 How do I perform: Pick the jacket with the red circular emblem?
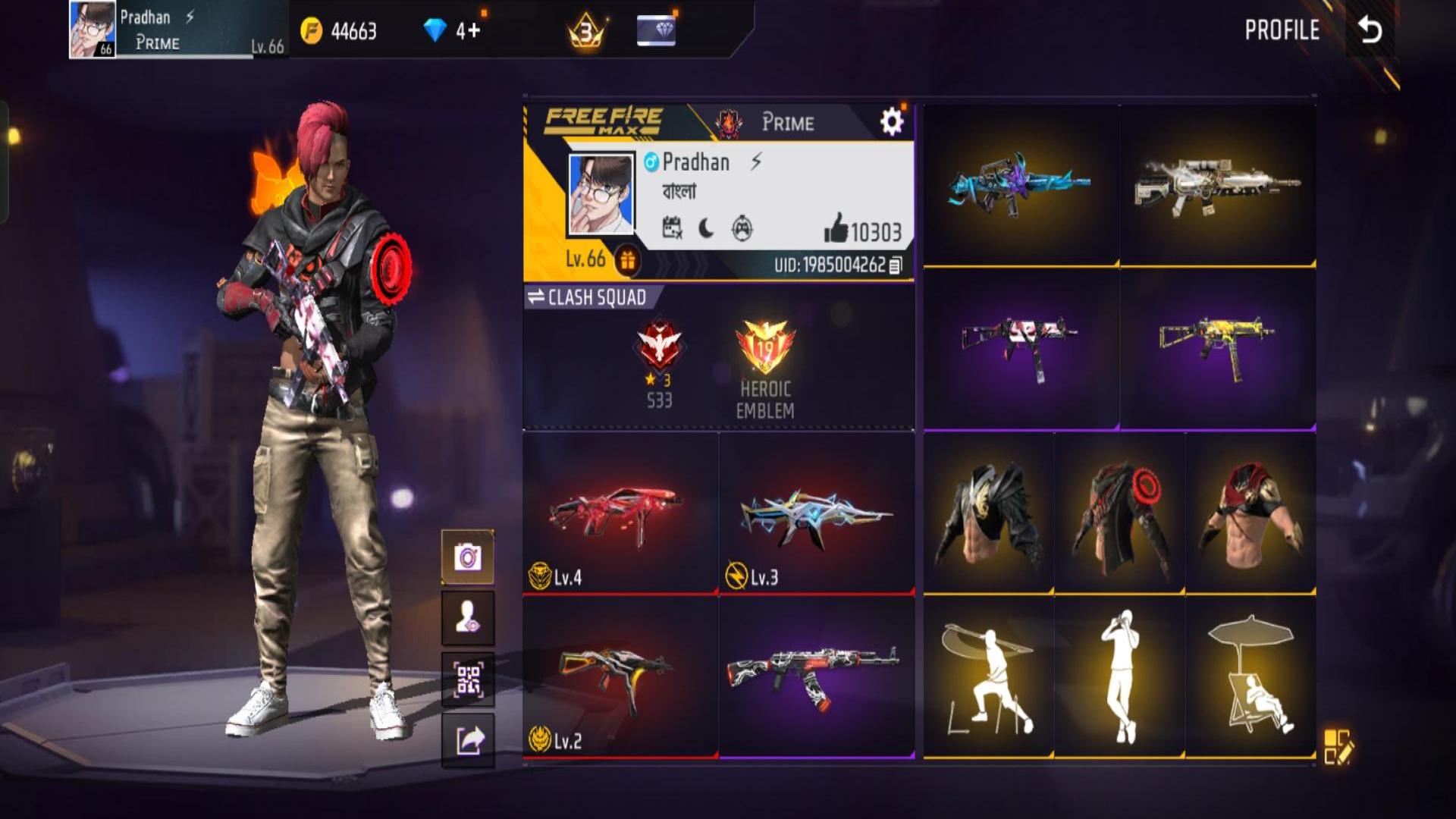tap(1119, 514)
